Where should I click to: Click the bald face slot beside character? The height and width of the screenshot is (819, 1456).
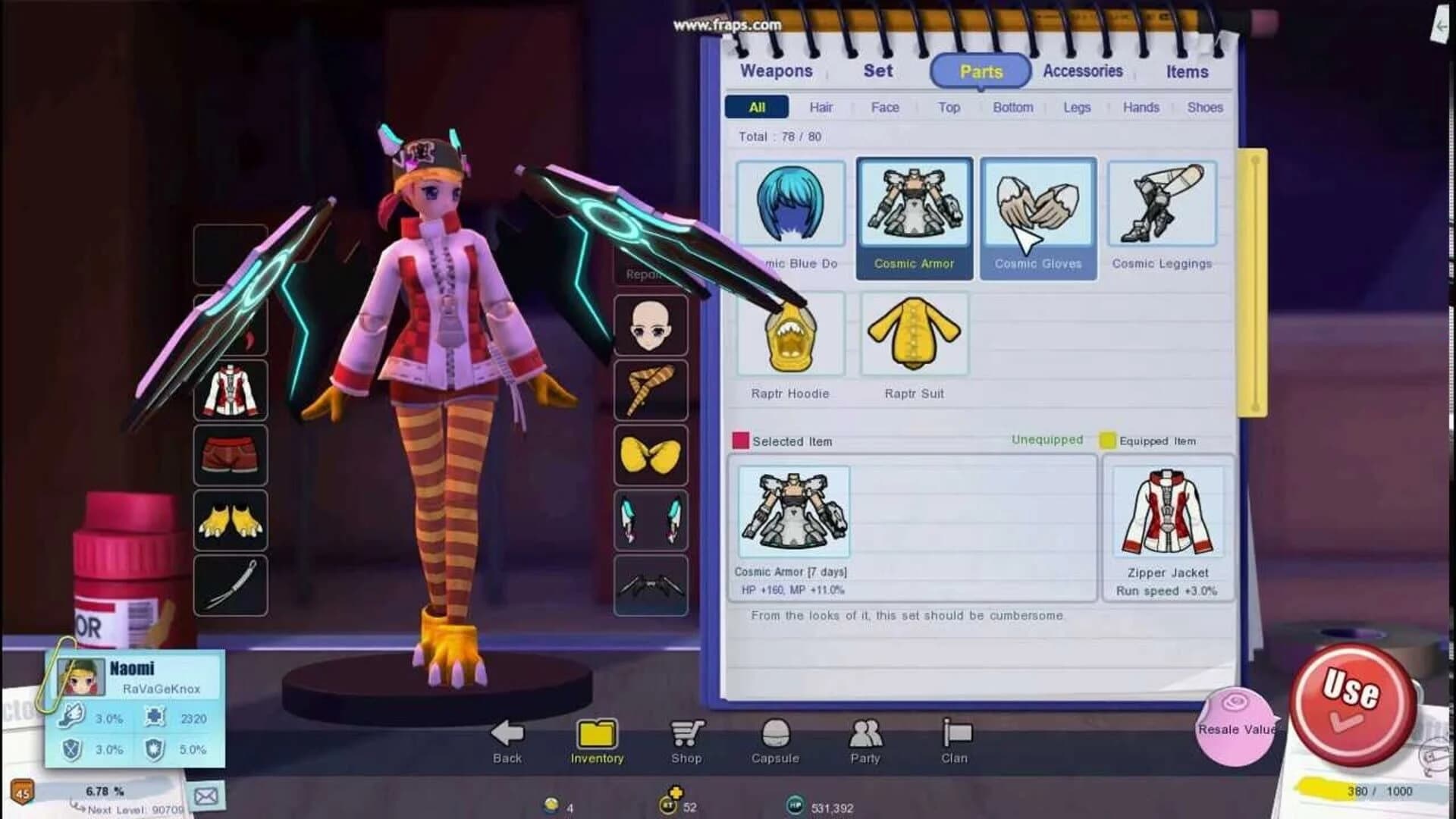point(651,325)
